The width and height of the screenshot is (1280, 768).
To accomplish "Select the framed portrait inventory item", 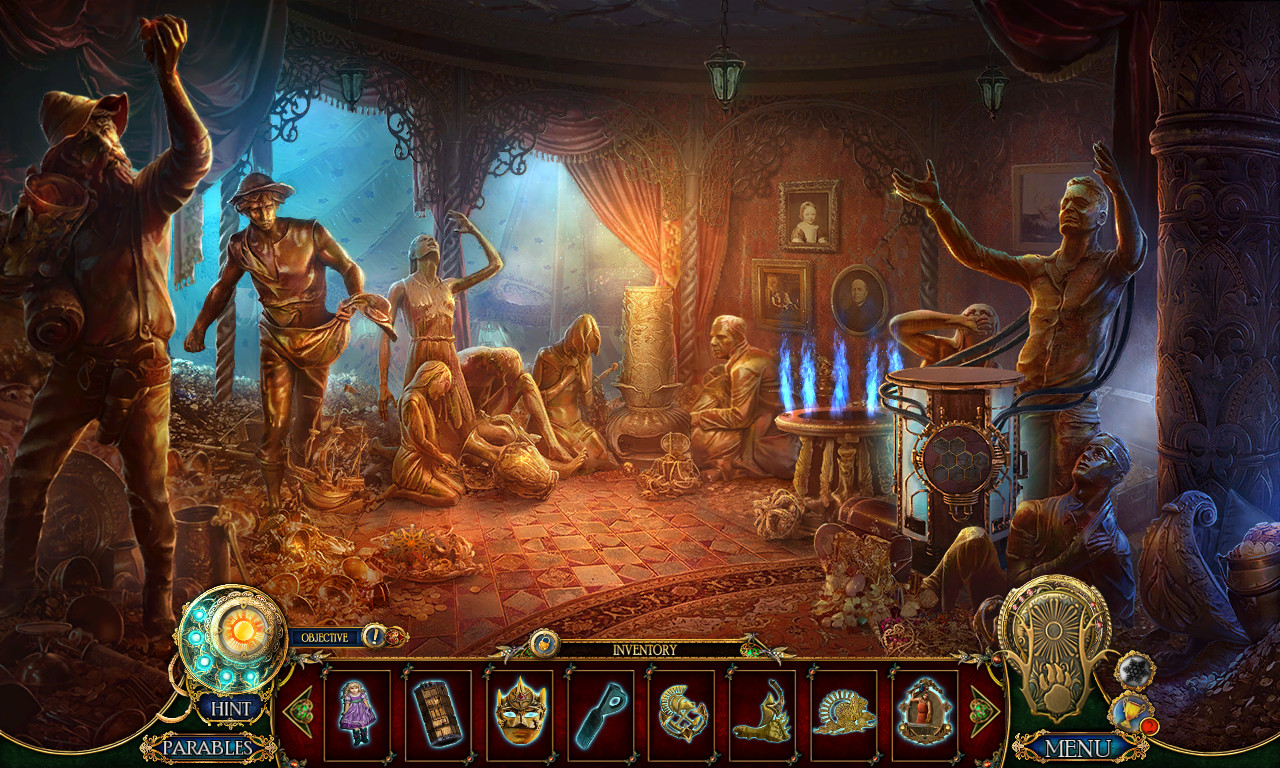I will [923, 710].
